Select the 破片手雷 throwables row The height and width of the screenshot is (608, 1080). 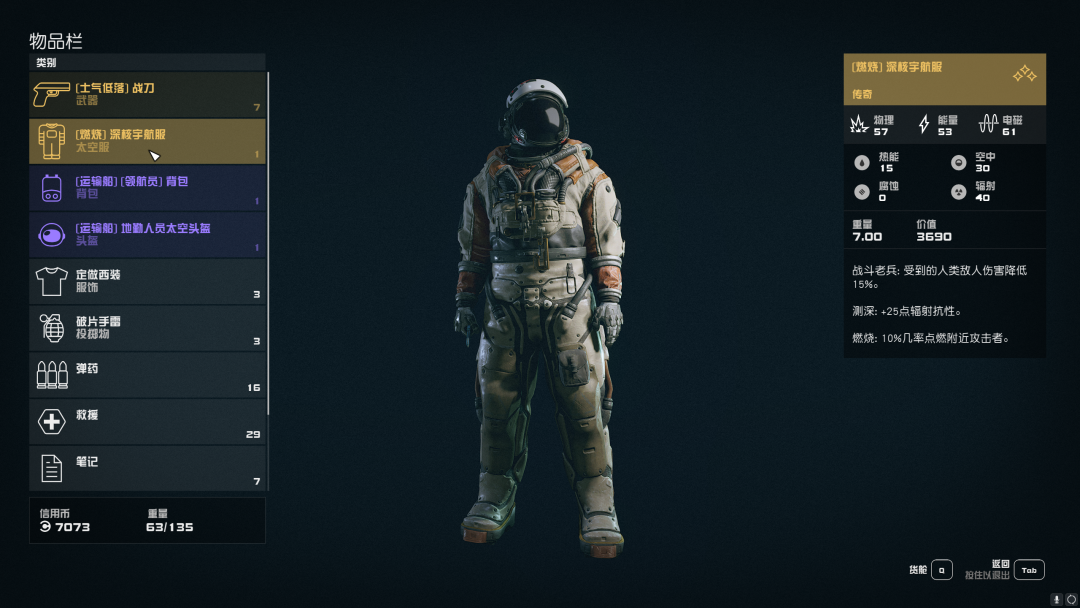(148, 328)
